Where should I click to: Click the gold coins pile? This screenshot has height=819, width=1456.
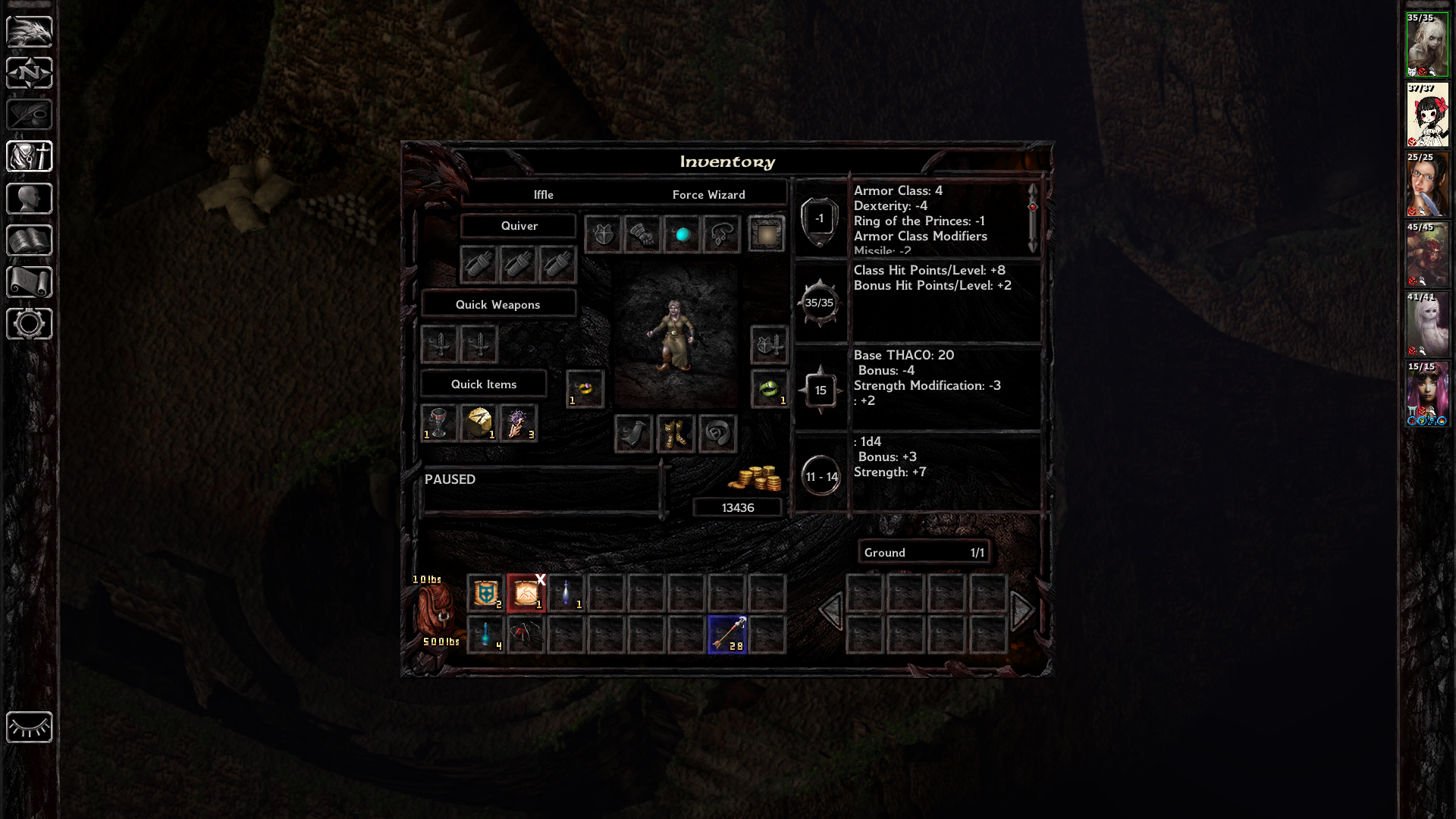pos(755,479)
